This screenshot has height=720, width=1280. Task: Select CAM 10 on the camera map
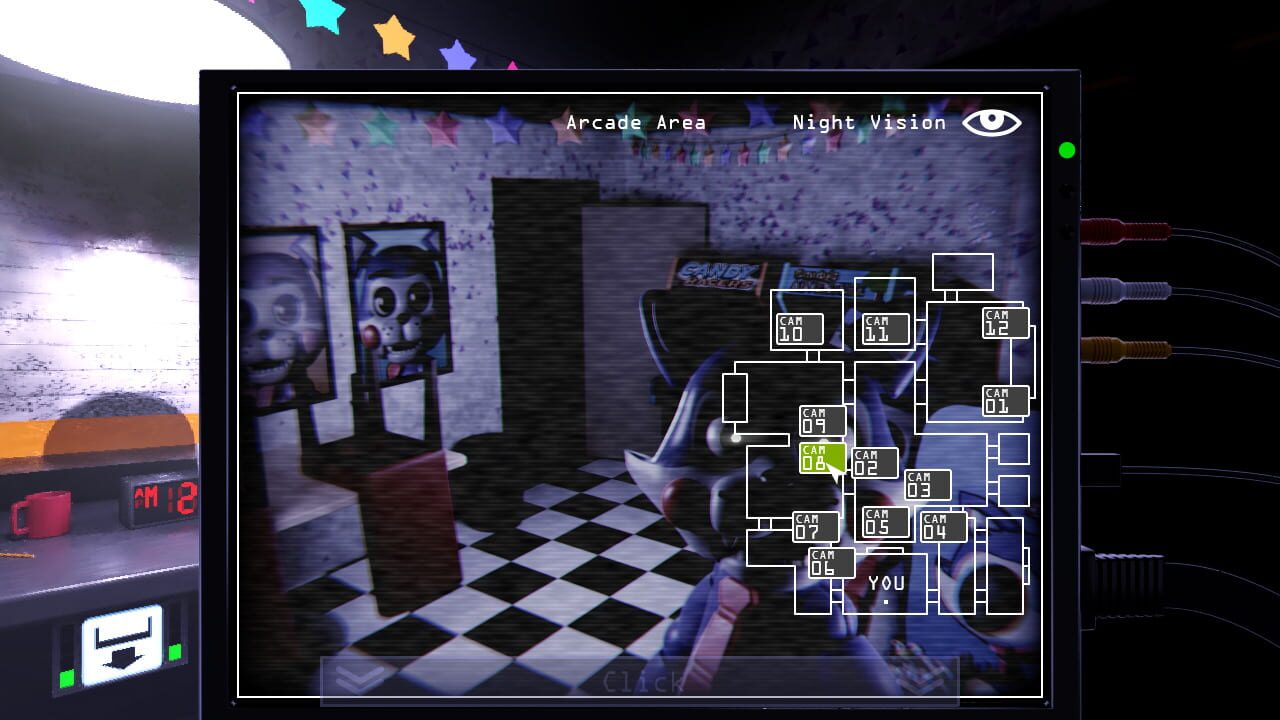point(798,326)
